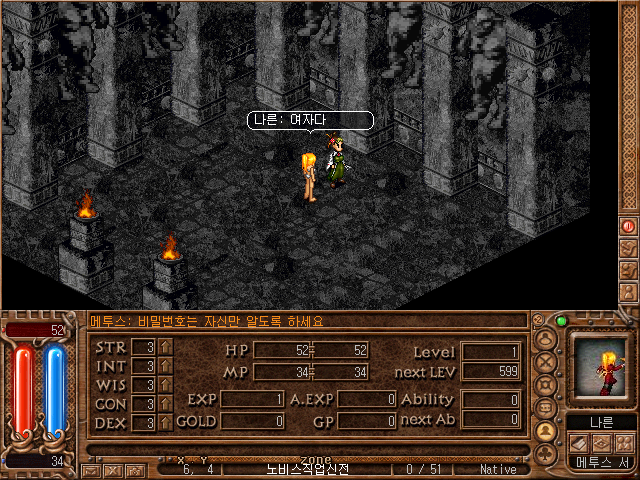640x480 pixels.
Task: Click the group of people button under portrait
Action: point(624,442)
